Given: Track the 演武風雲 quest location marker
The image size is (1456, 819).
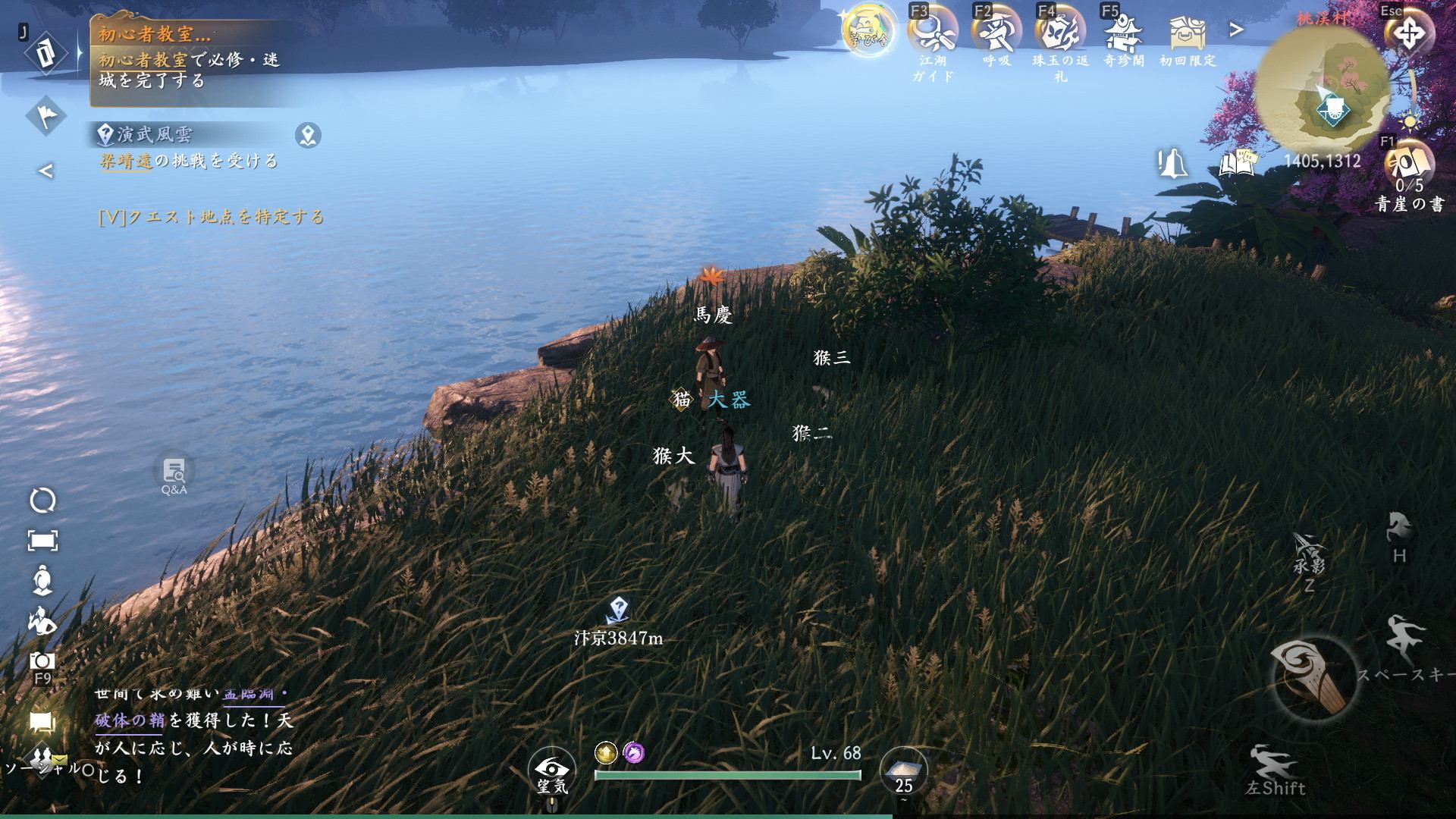Looking at the screenshot, I should pos(308,136).
